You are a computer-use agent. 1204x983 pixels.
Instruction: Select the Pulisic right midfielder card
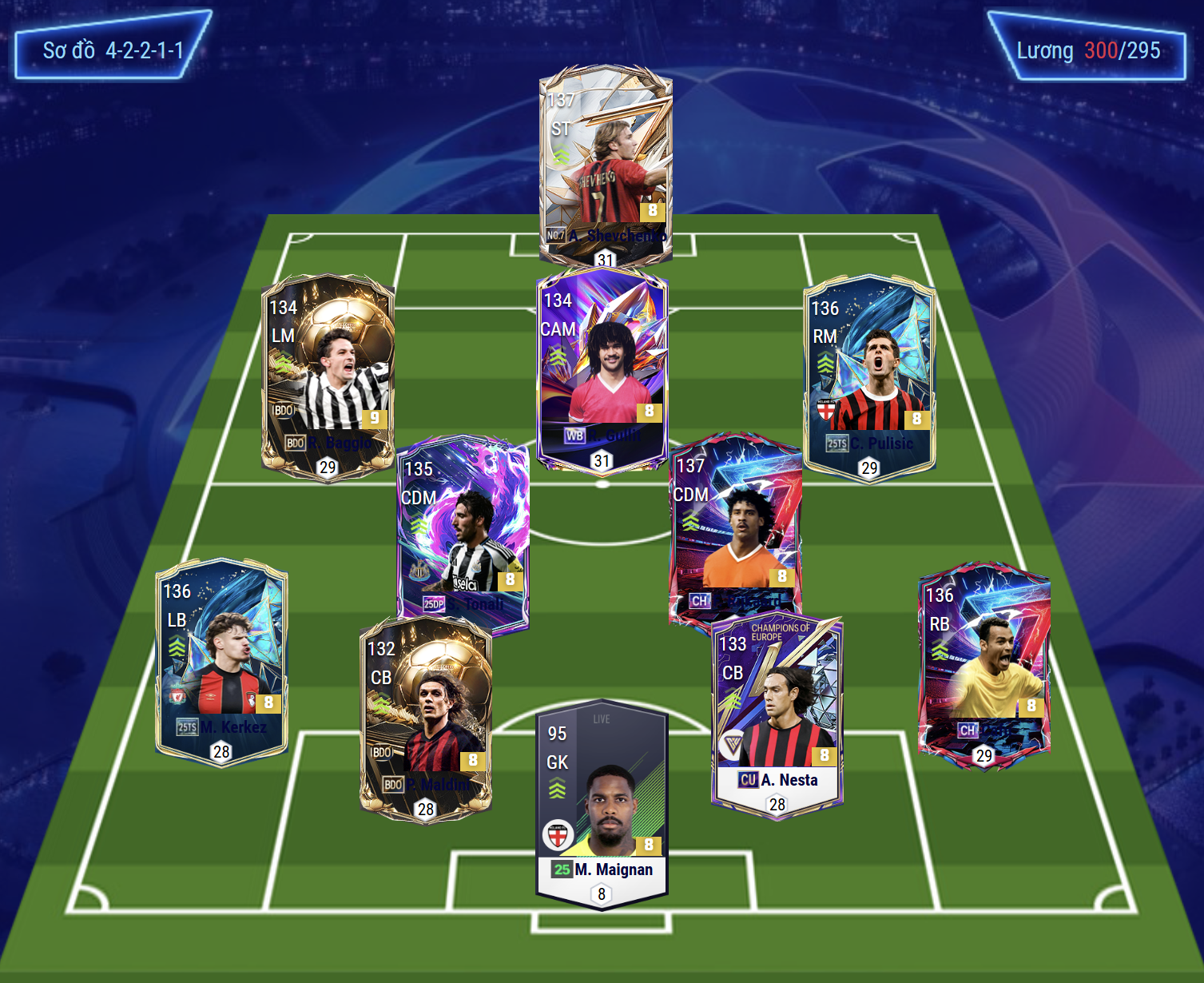click(x=869, y=377)
